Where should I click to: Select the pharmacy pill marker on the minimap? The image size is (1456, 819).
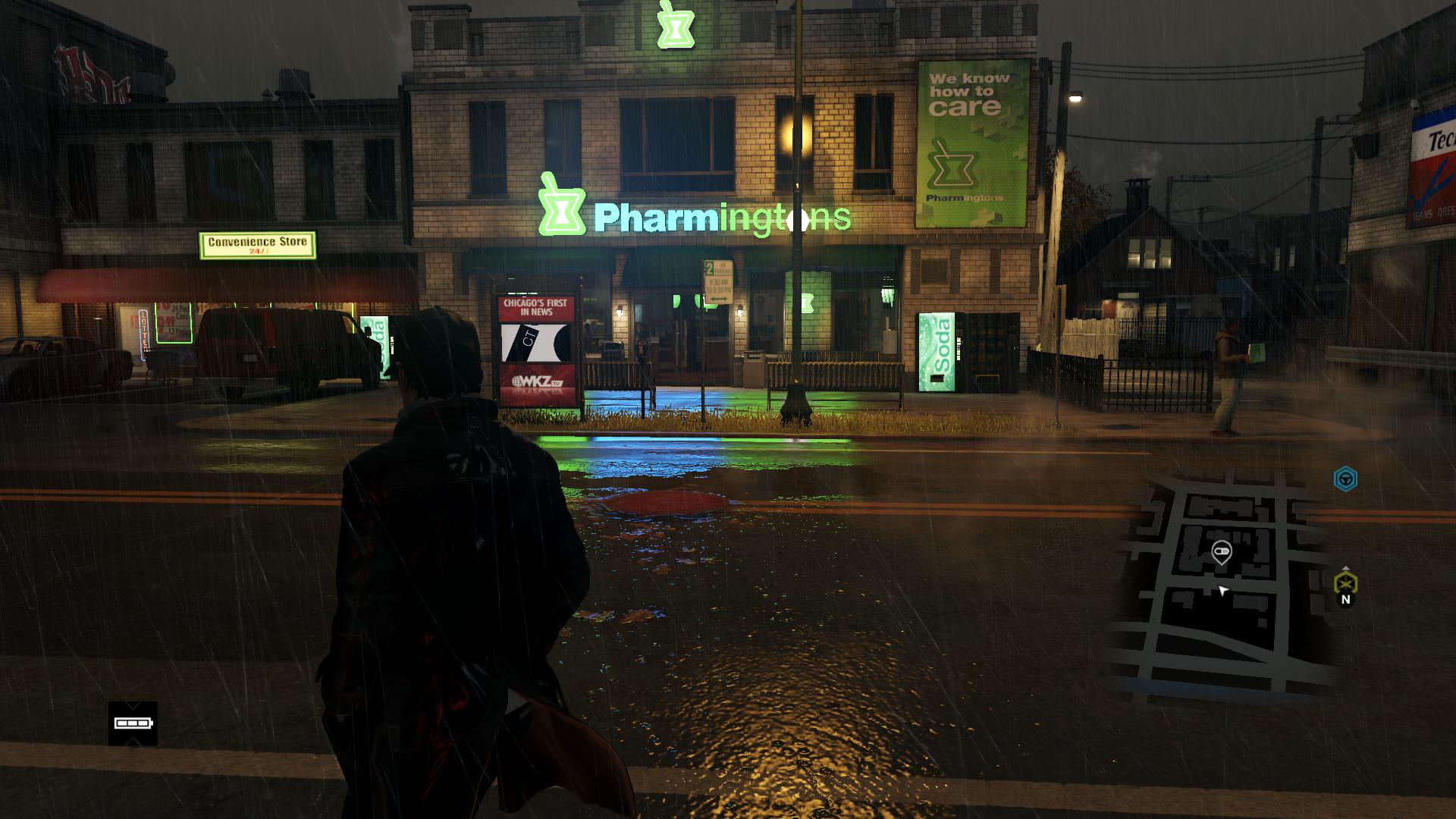point(1221,551)
